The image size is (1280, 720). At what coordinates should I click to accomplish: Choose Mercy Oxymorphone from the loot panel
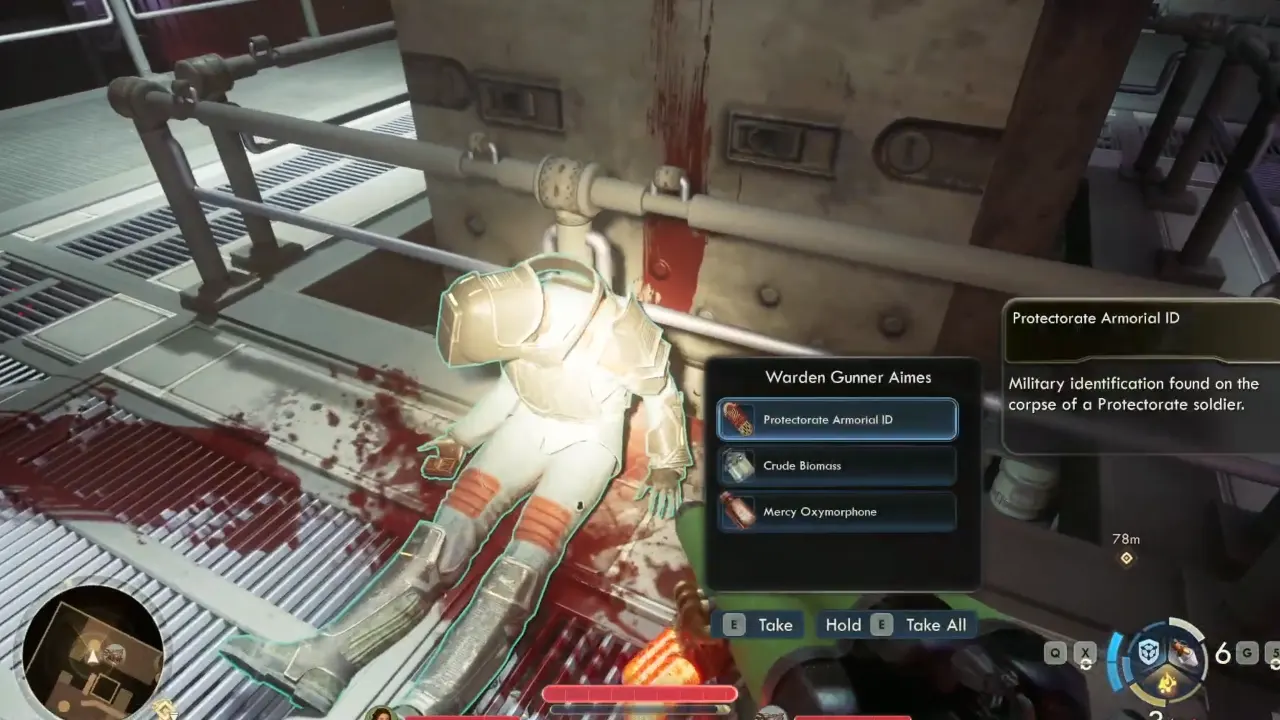(x=837, y=512)
